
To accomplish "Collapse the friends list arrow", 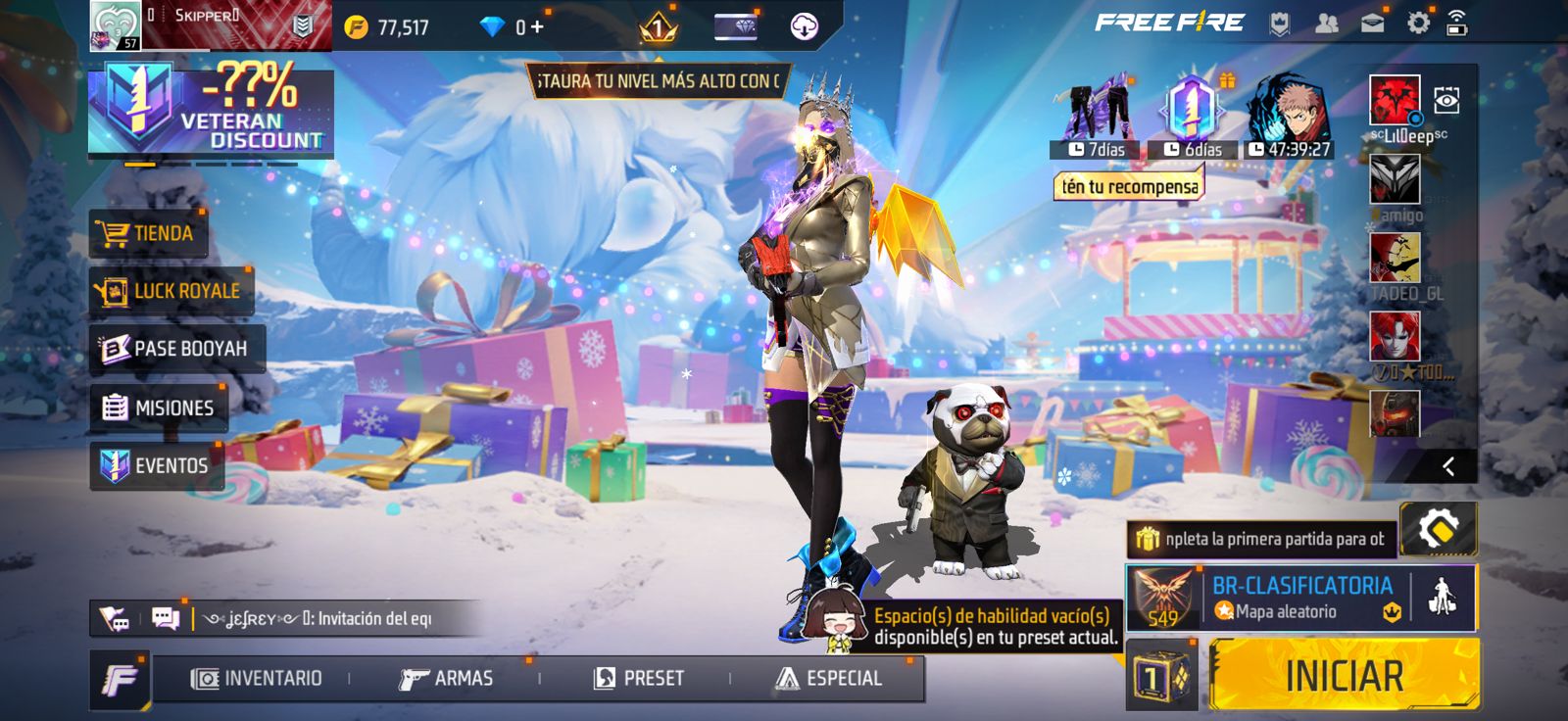I will pyautogui.click(x=1448, y=466).
